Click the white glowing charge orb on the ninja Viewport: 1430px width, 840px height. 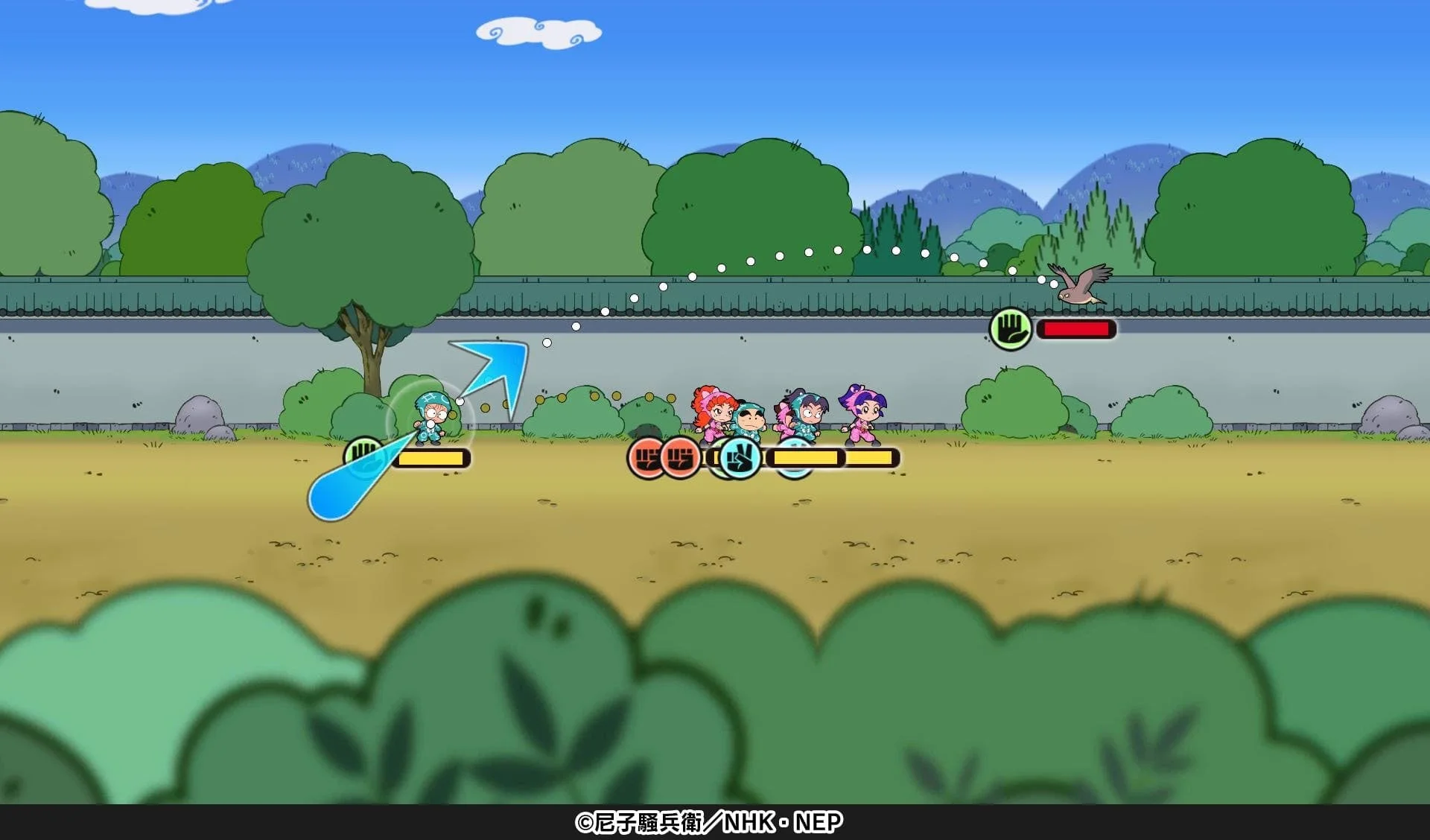[430, 424]
